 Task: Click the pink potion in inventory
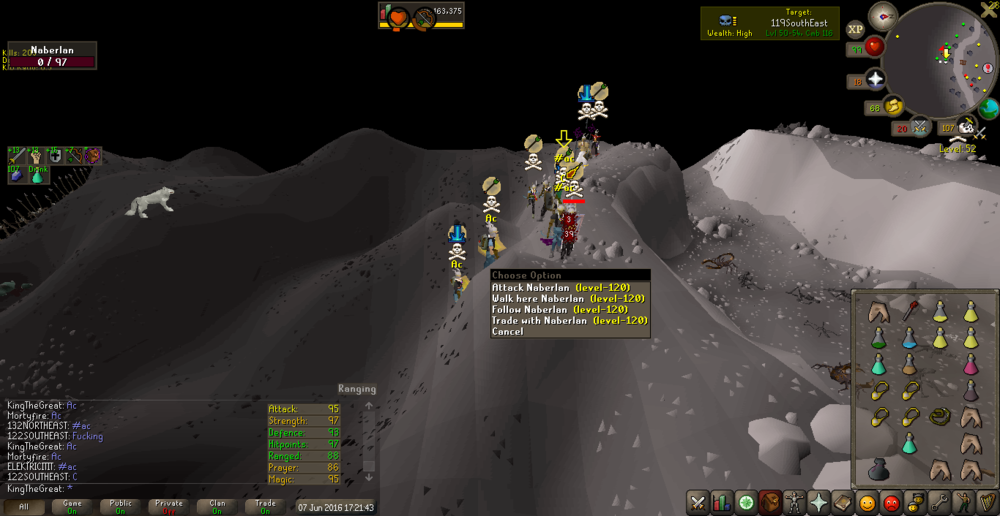click(970, 363)
